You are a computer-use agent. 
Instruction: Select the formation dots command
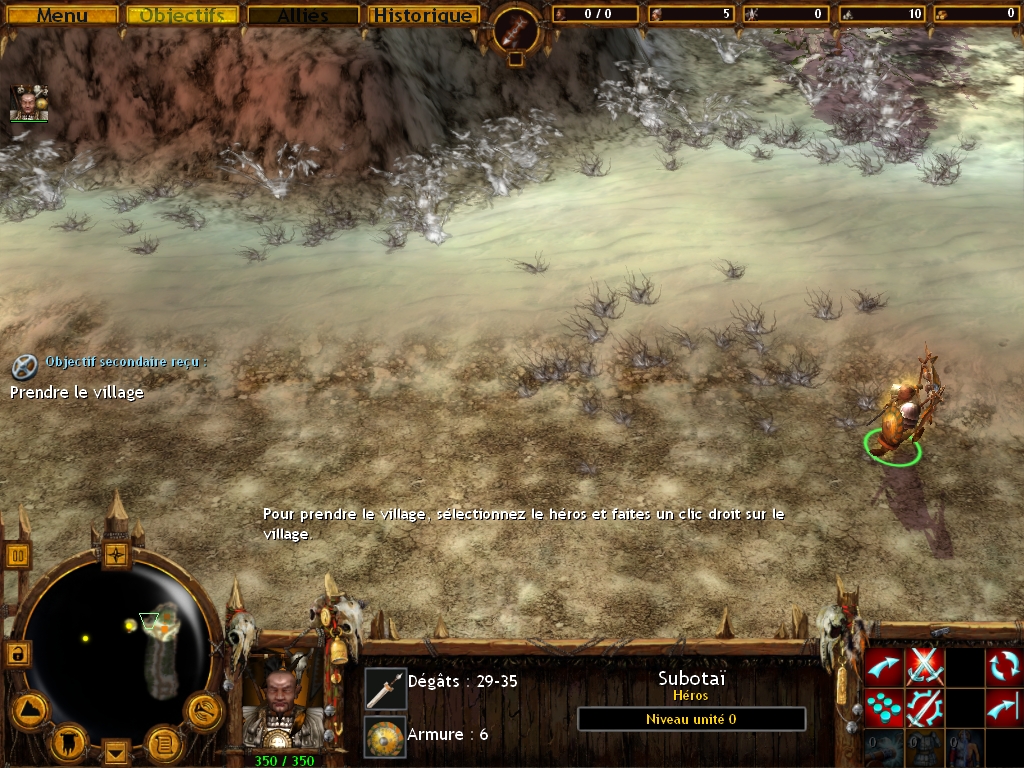tap(883, 706)
